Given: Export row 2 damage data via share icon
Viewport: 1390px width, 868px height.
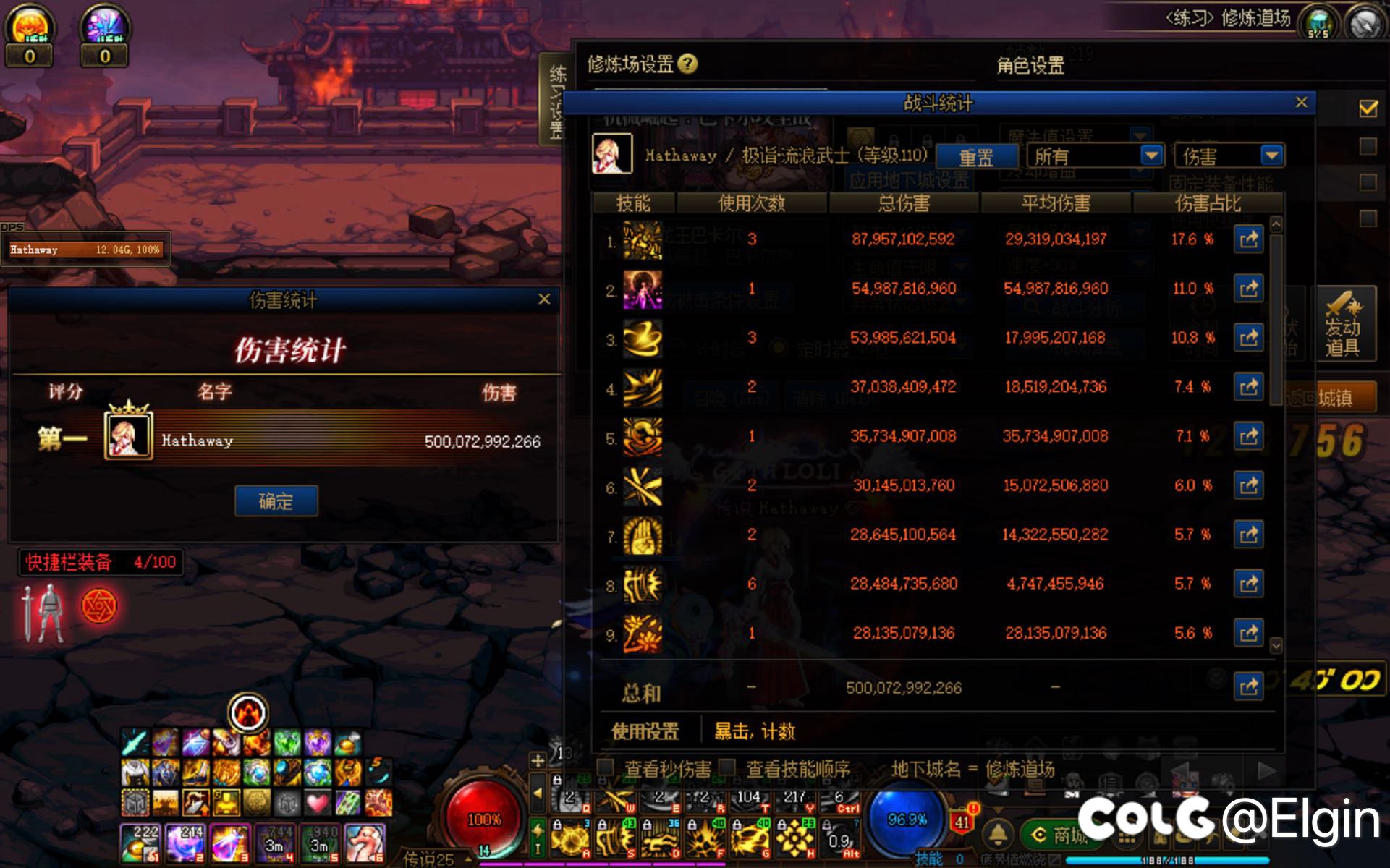Looking at the screenshot, I should [x=1250, y=288].
